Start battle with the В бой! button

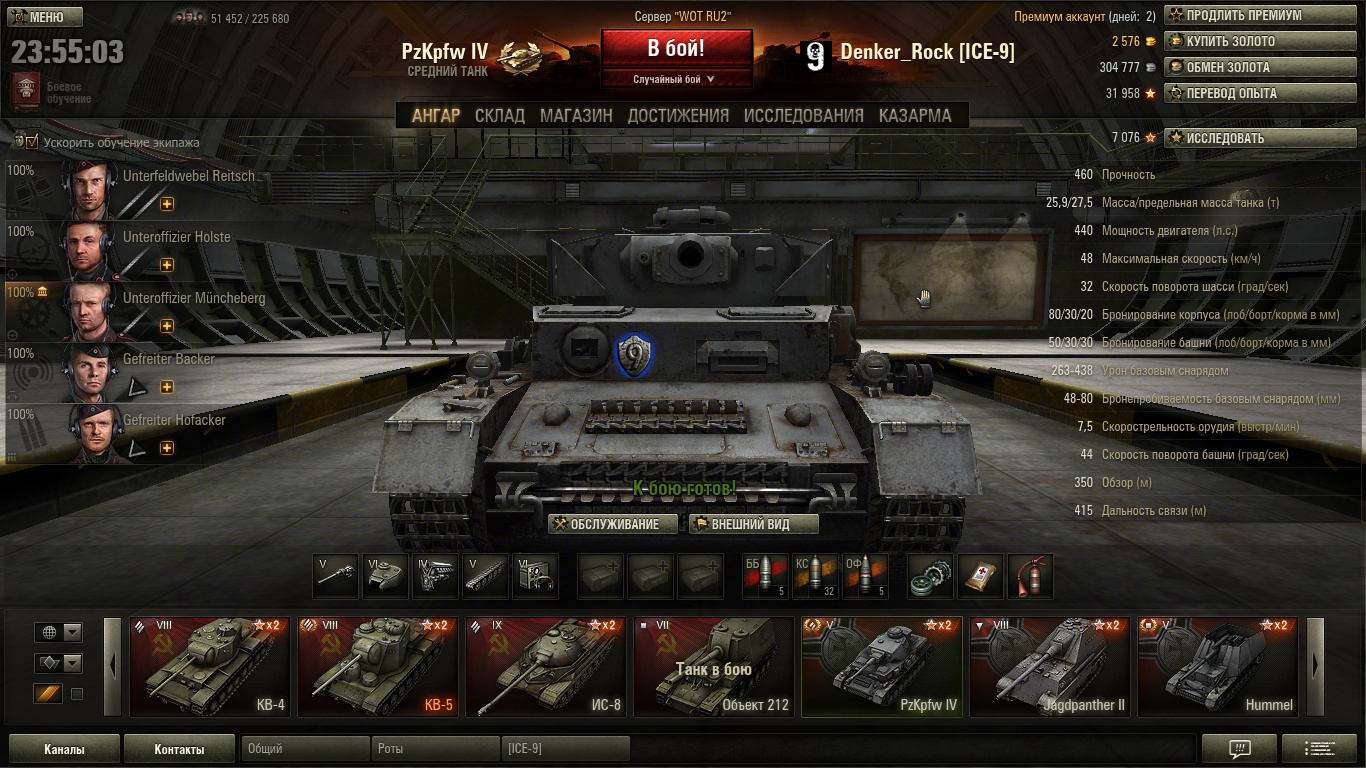coord(676,48)
